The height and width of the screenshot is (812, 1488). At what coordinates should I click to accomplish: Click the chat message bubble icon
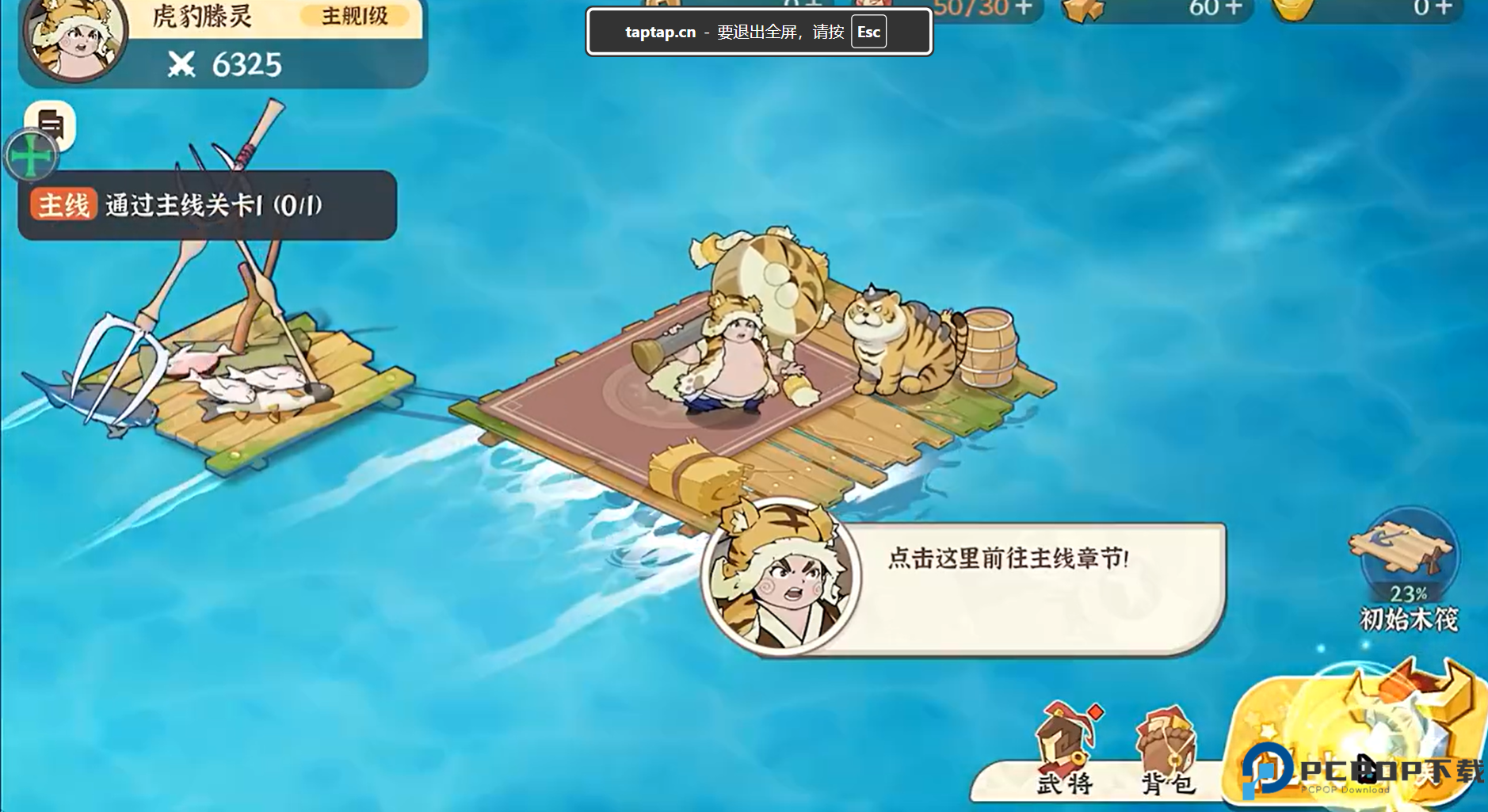pyautogui.click(x=49, y=124)
